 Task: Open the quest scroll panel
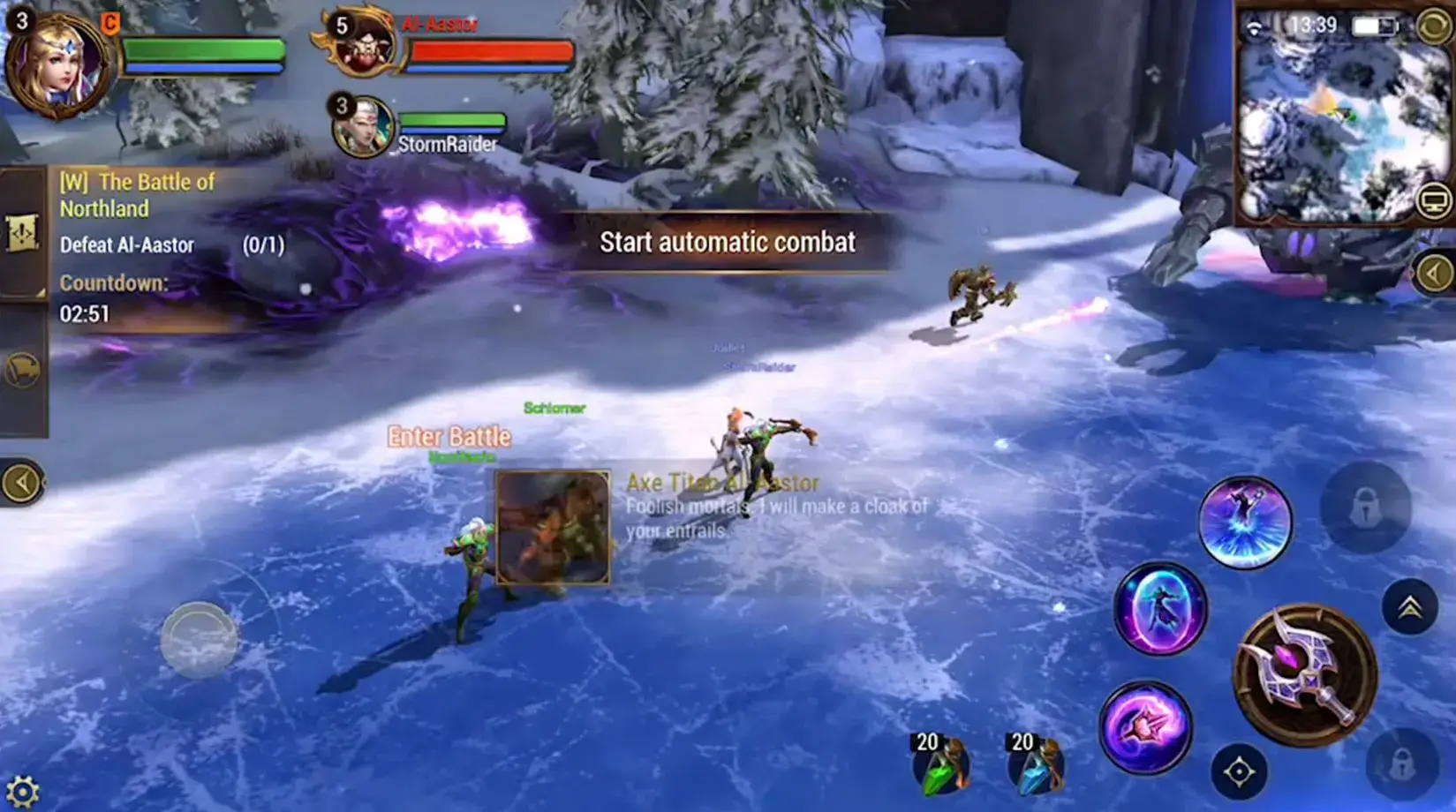(24, 234)
